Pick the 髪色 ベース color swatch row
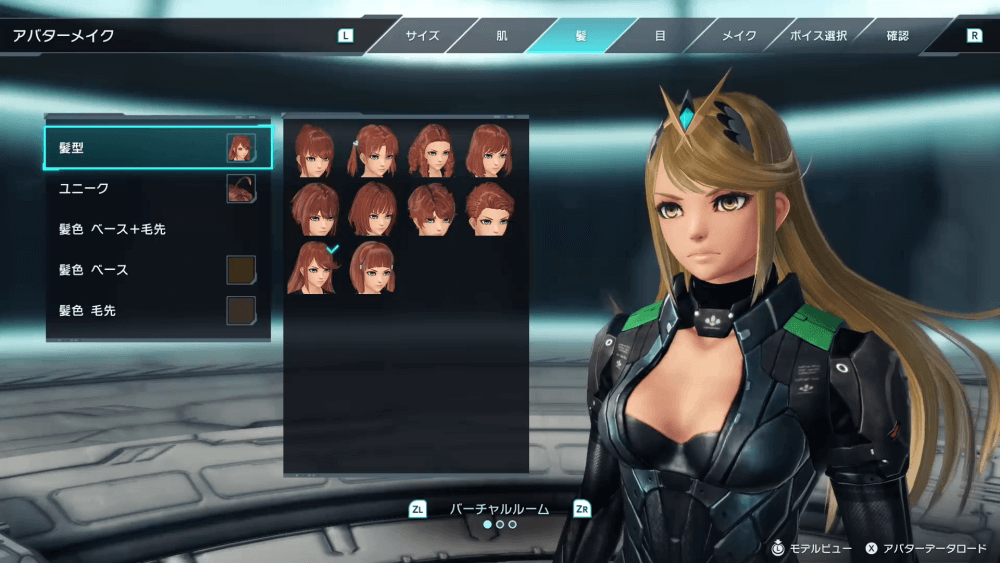 point(157,270)
